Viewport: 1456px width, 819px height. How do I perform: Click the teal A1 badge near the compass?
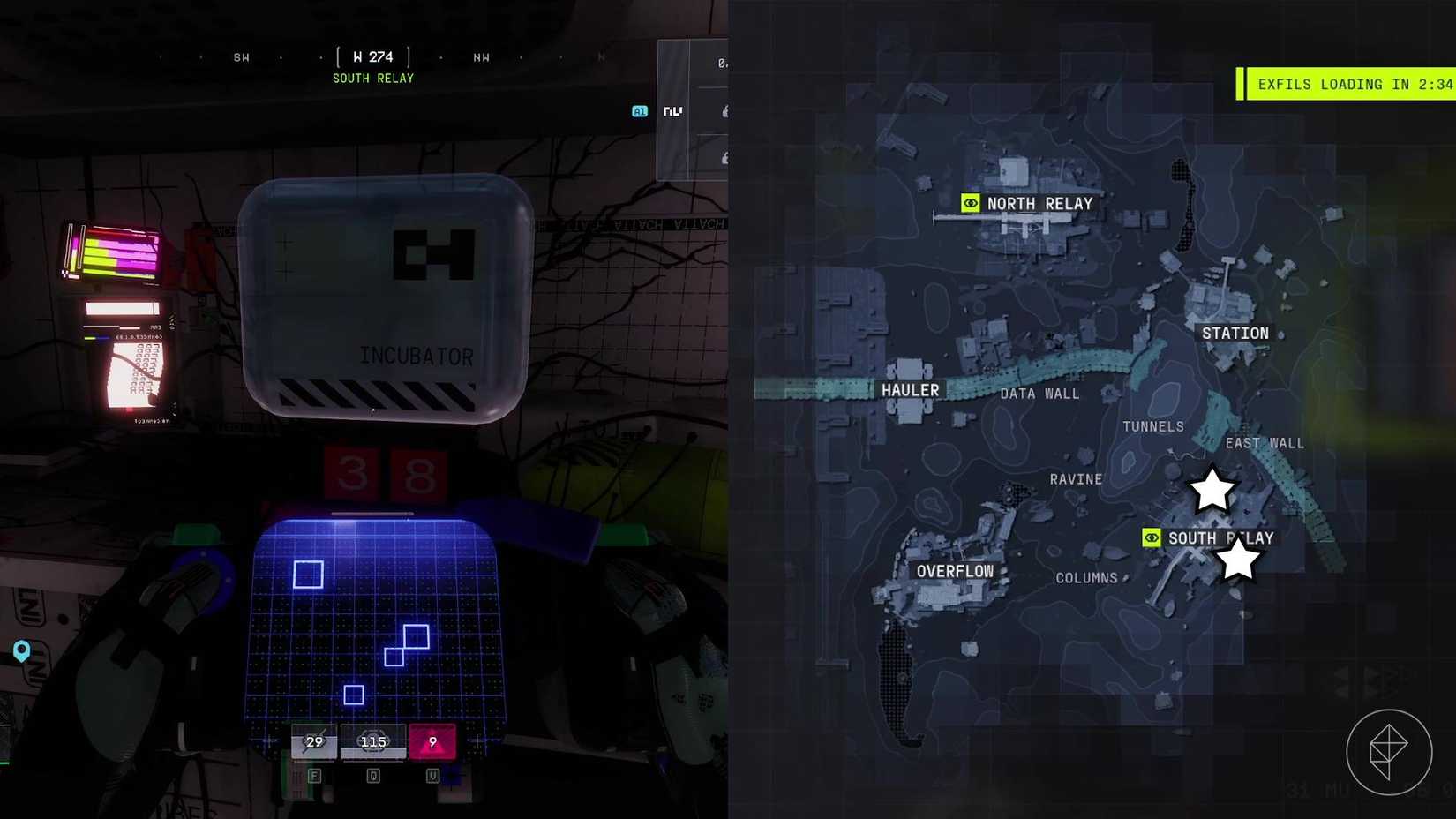tap(638, 111)
